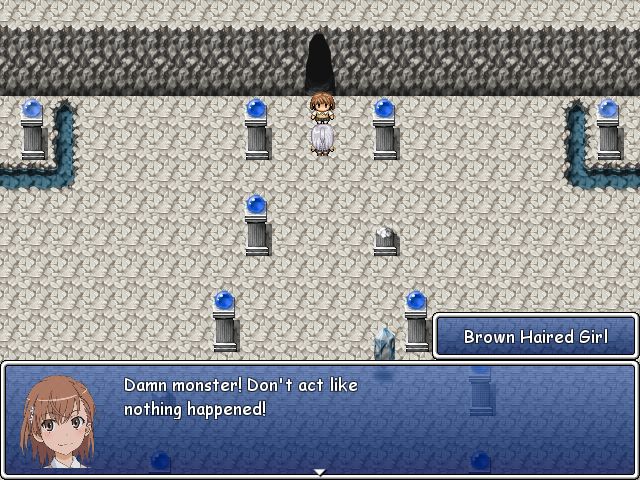Advance dialogue with the continue arrow
This screenshot has height=480, width=640.
319,471
